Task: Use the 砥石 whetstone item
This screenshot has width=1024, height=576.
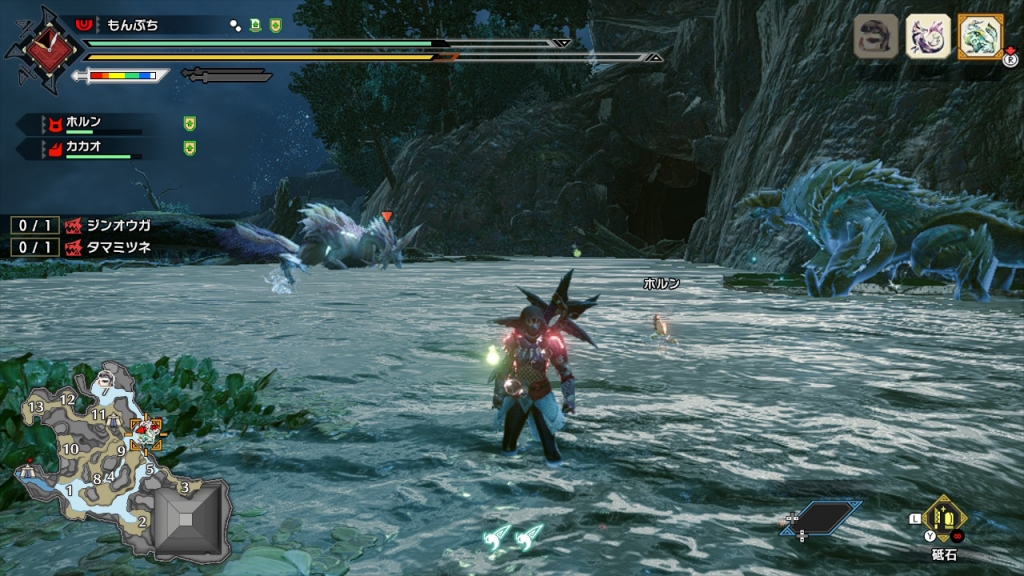Action: click(944, 518)
